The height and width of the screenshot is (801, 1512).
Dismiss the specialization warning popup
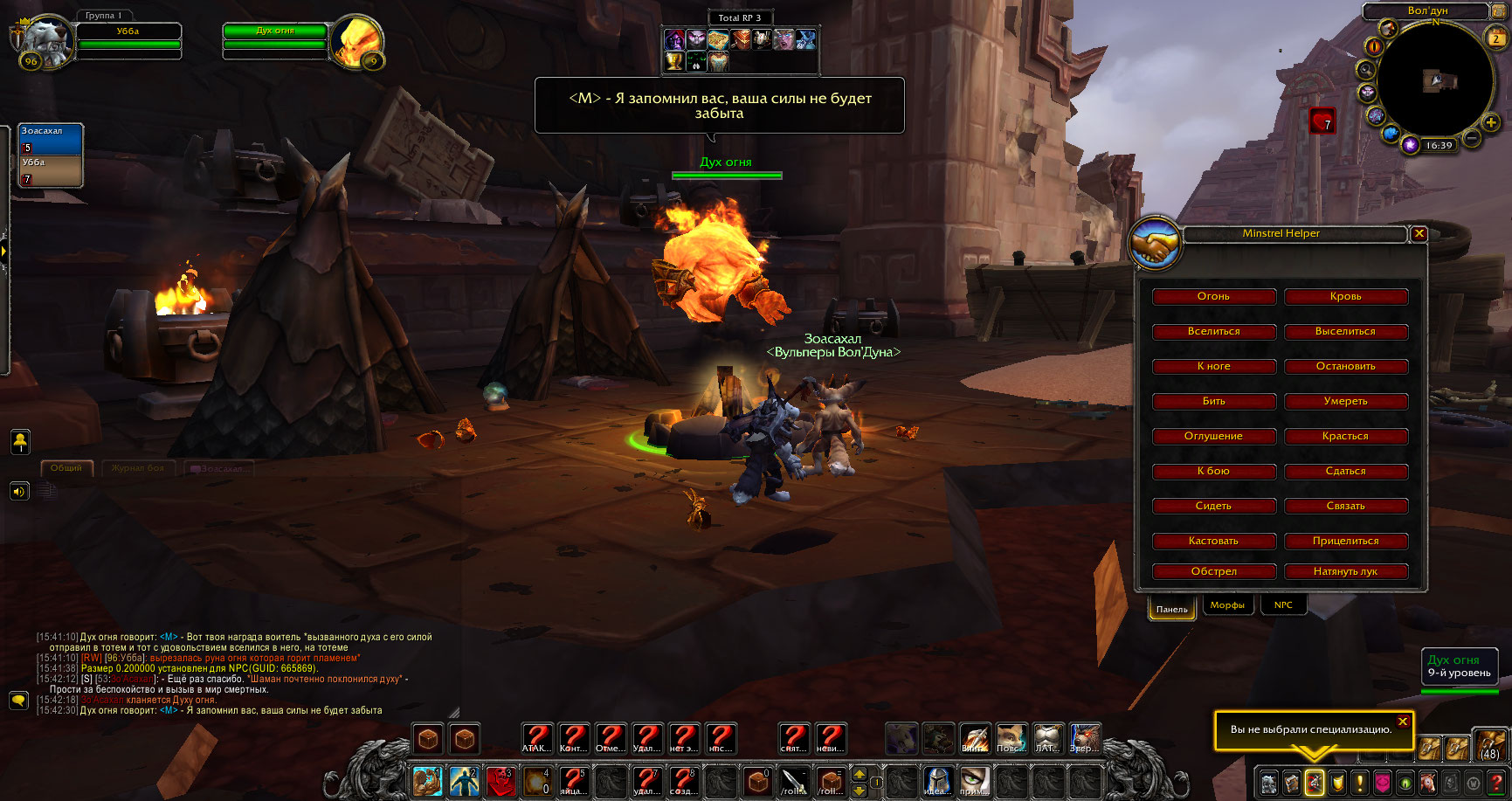coord(1403,722)
